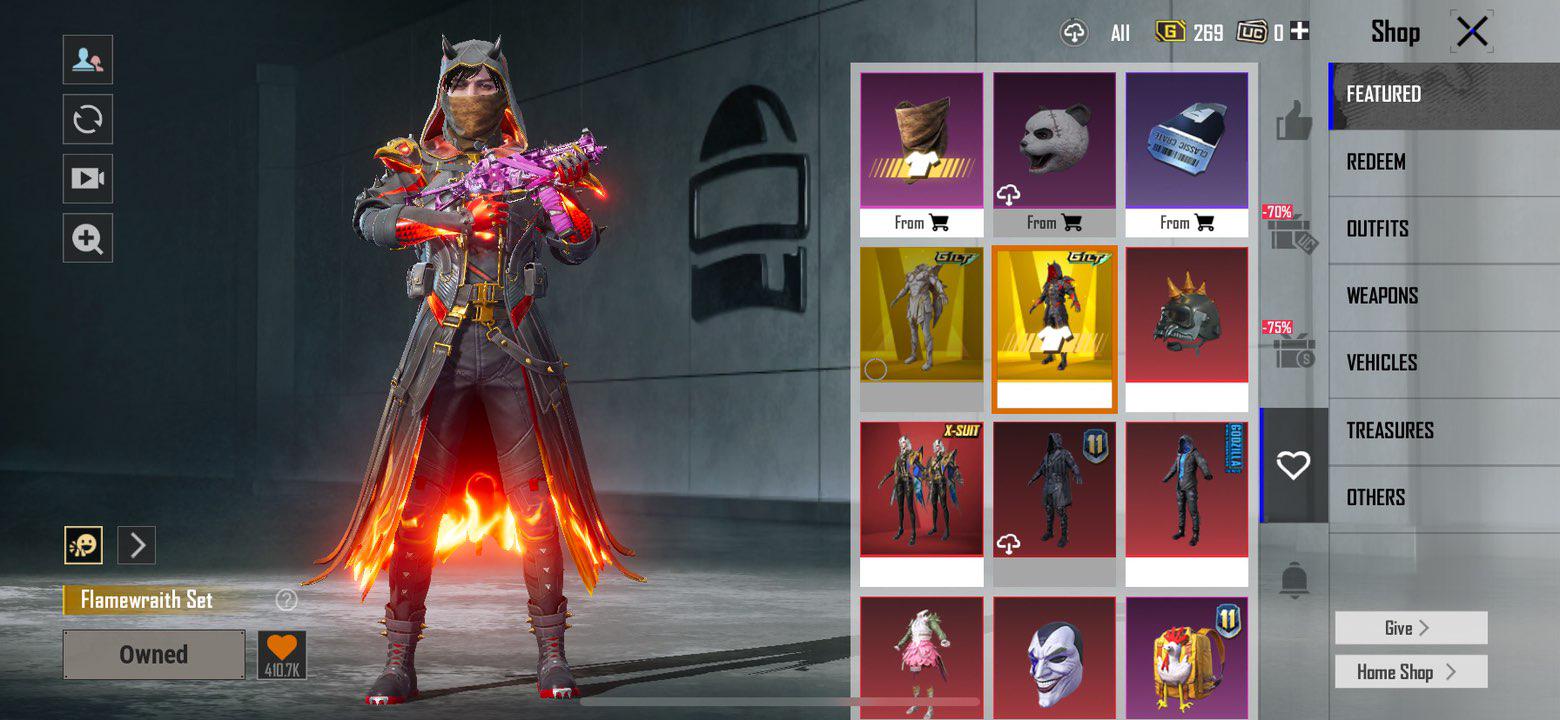Screen dimensions: 1560x720
Task: Add UC with the plus button
Action: (x=1299, y=32)
